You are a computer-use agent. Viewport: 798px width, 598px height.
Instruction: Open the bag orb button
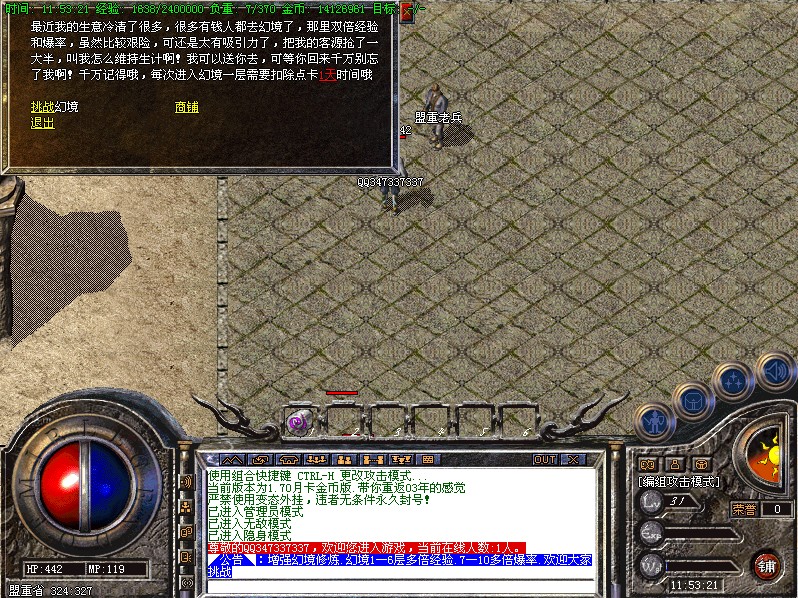coord(692,402)
